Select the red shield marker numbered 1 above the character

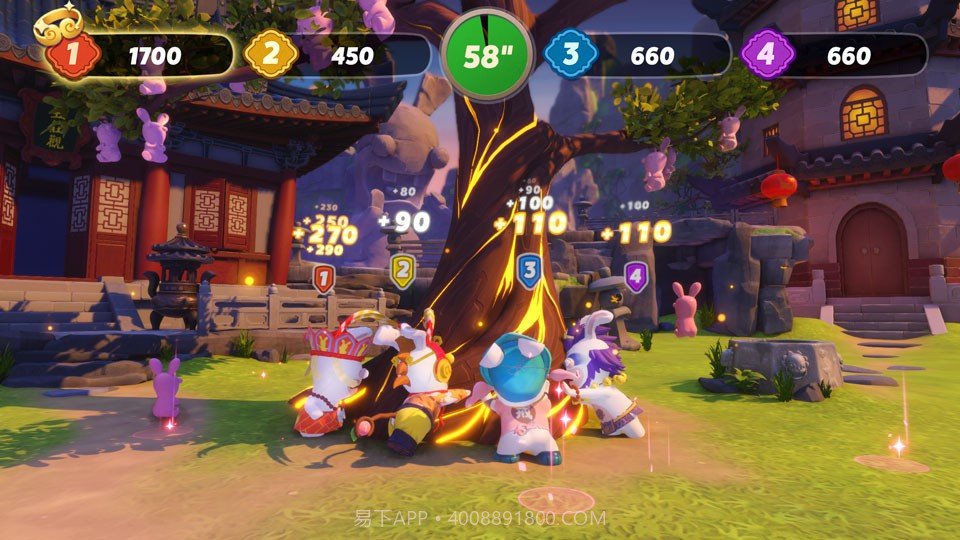coord(323,278)
